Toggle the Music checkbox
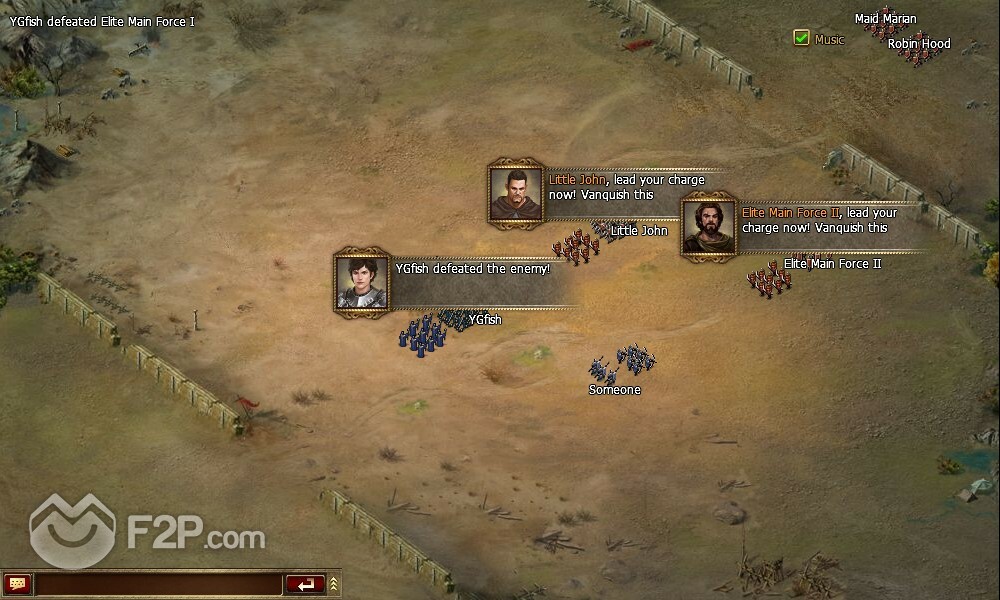 801,38
